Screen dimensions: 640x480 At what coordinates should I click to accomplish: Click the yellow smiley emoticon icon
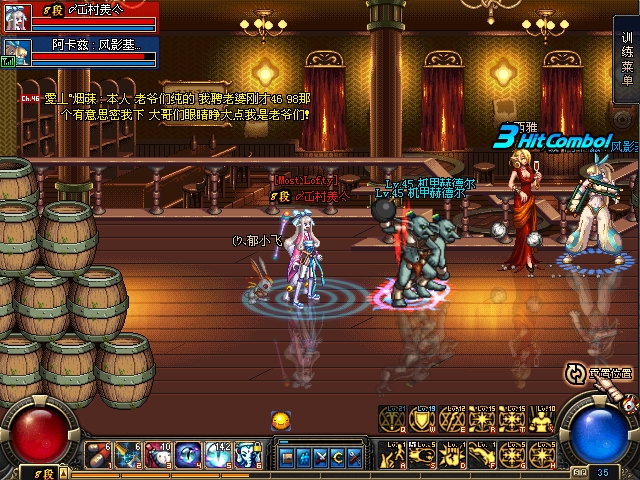(281, 420)
